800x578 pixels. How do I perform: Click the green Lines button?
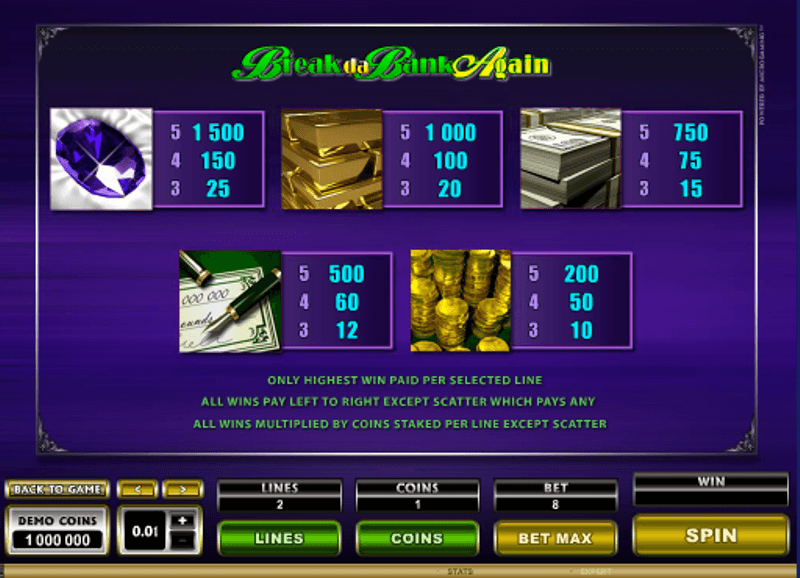pos(279,538)
